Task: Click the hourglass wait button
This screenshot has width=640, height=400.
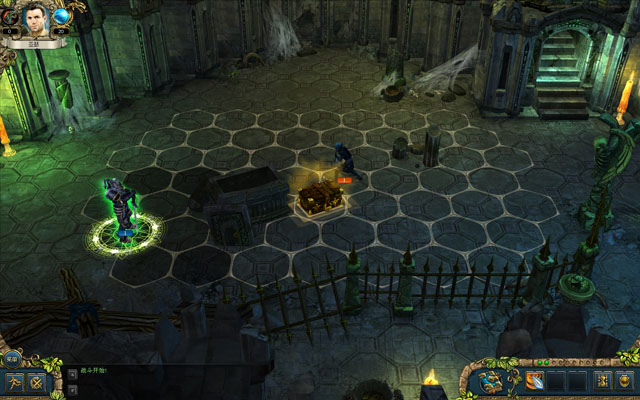Action: pos(601,380)
